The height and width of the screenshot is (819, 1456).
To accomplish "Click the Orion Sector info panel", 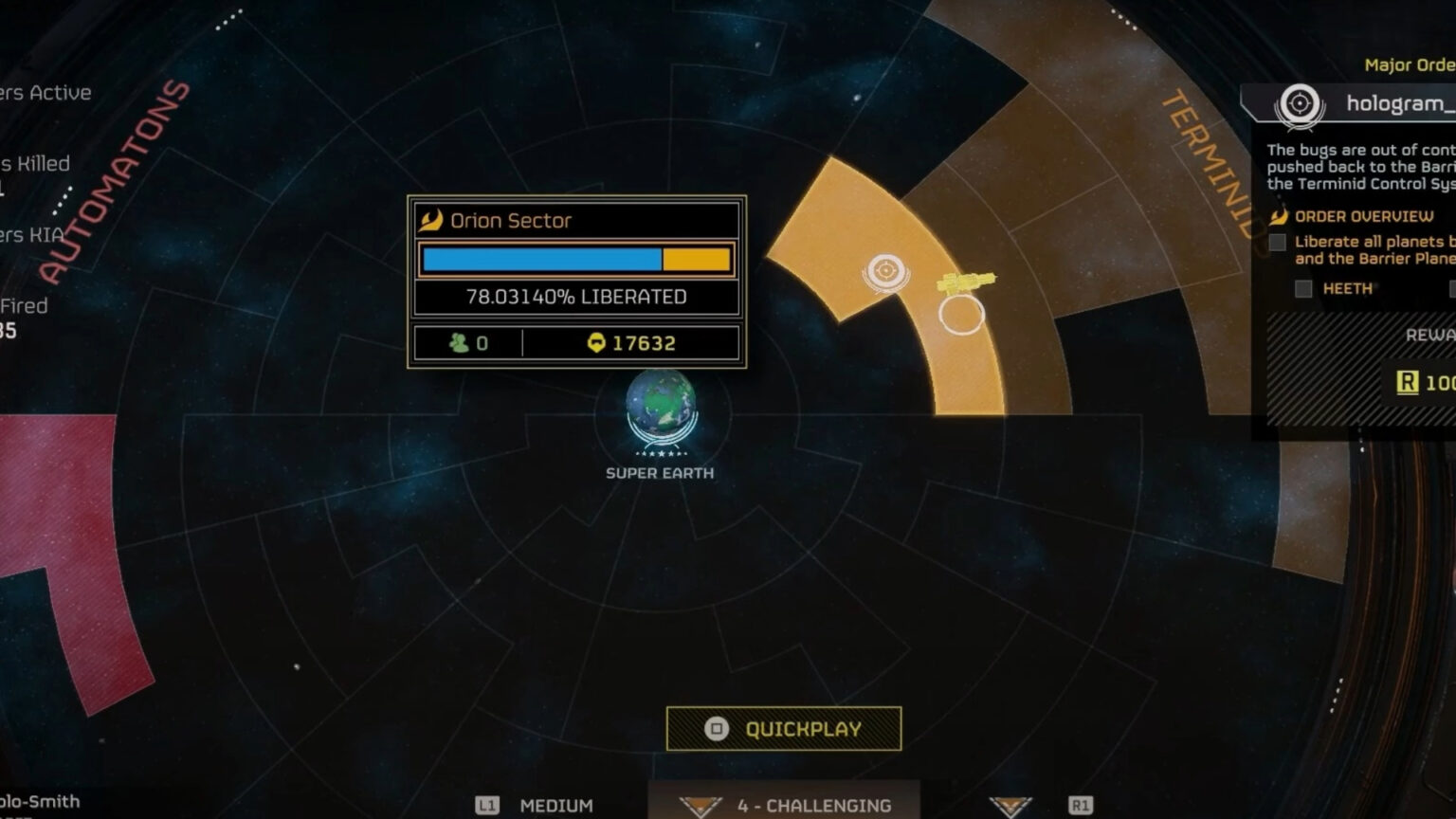I will (576, 282).
